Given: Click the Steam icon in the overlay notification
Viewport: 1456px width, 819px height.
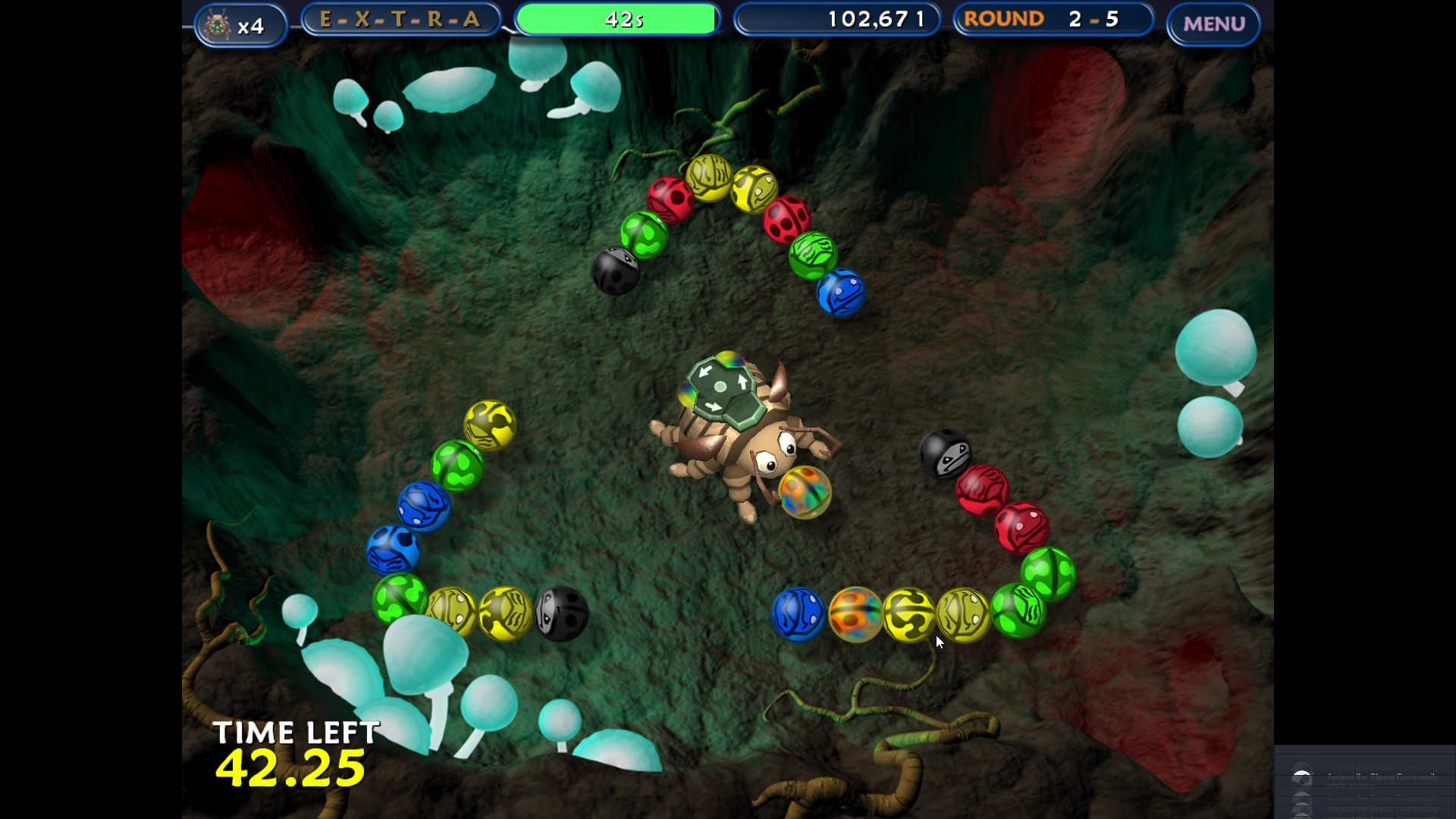Looking at the screenshot, I should click(x=1303, y=777).
